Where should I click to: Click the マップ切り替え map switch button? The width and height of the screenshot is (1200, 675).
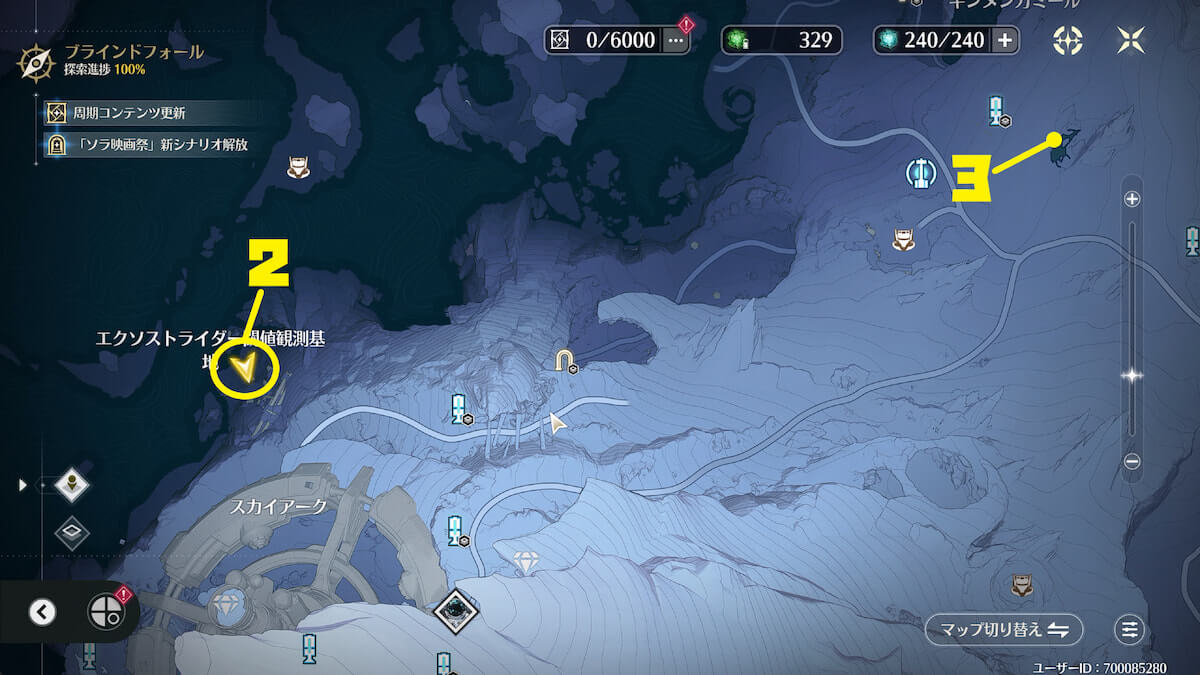tap(1003, 629)
